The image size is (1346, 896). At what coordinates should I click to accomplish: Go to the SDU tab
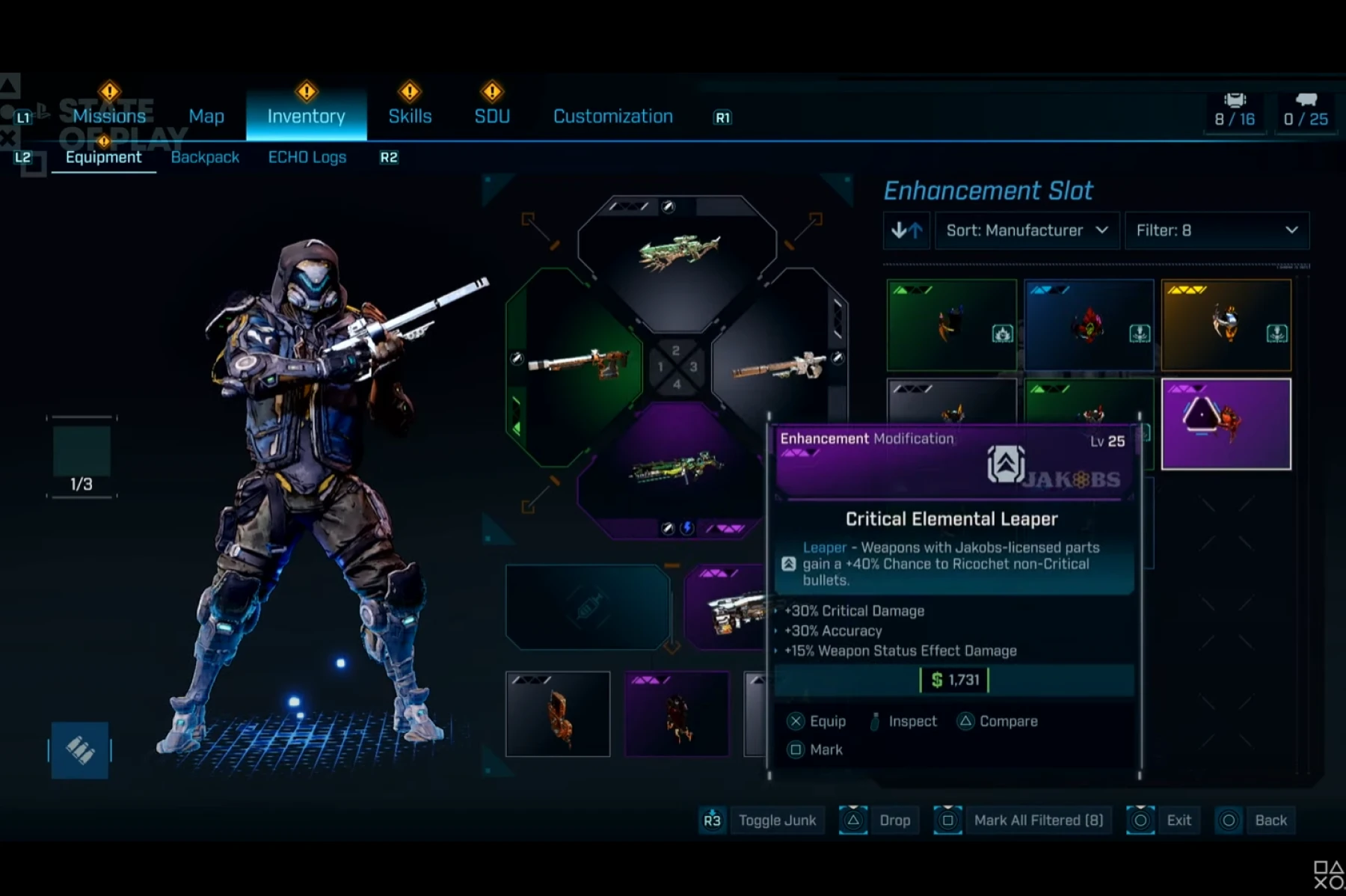tap(492, 116)
